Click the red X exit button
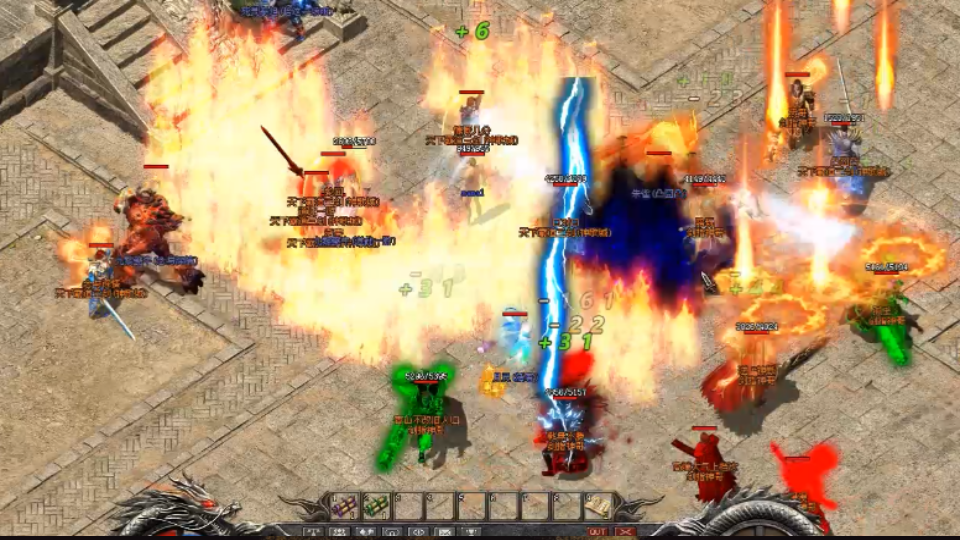The height and width of the screenshot is (540, 960). tap(626, 531)
